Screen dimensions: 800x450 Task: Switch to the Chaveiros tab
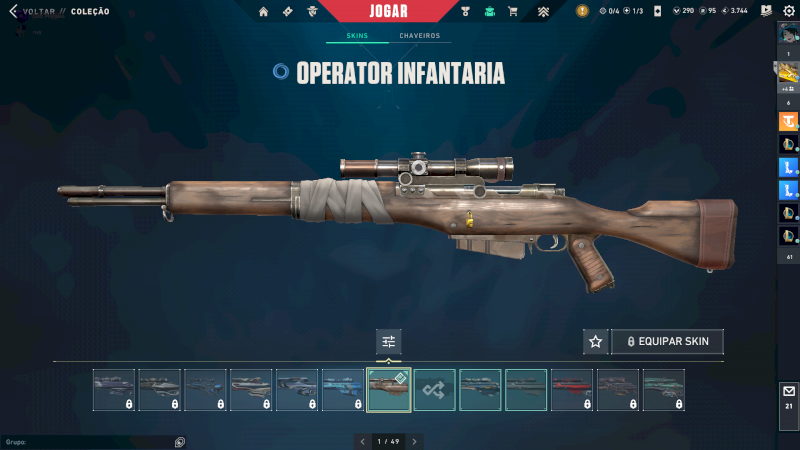[419, 36]
